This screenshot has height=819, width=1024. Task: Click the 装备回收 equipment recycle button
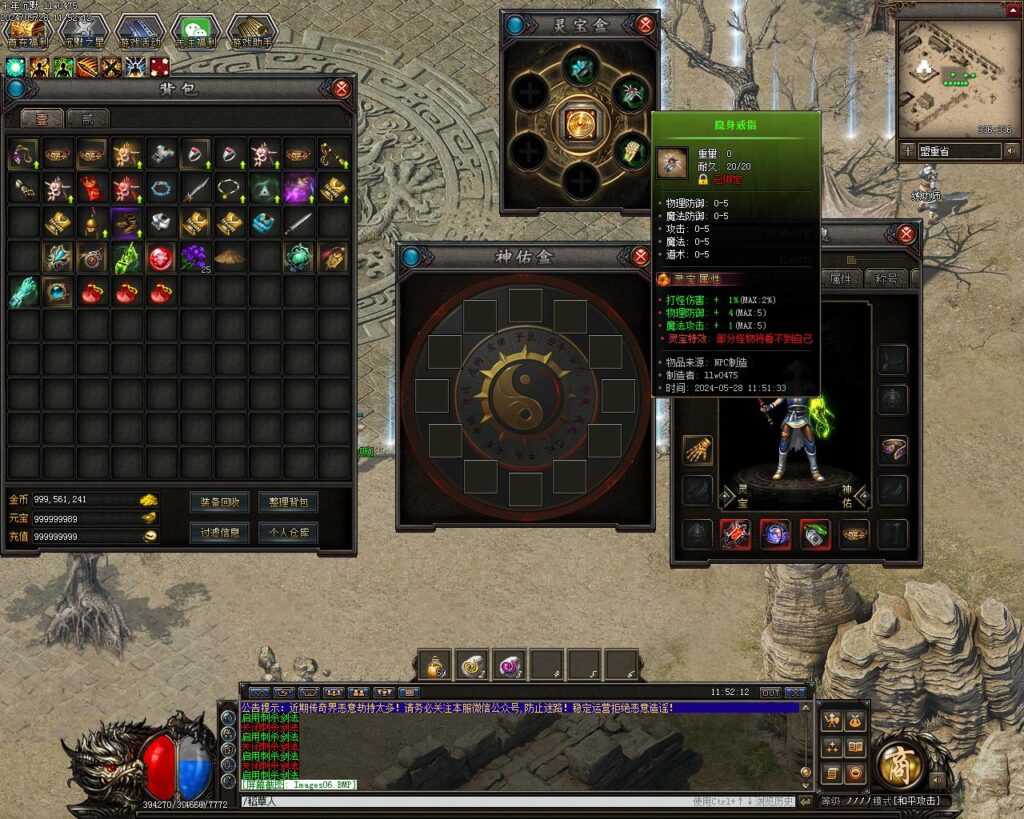coord(220,502)
